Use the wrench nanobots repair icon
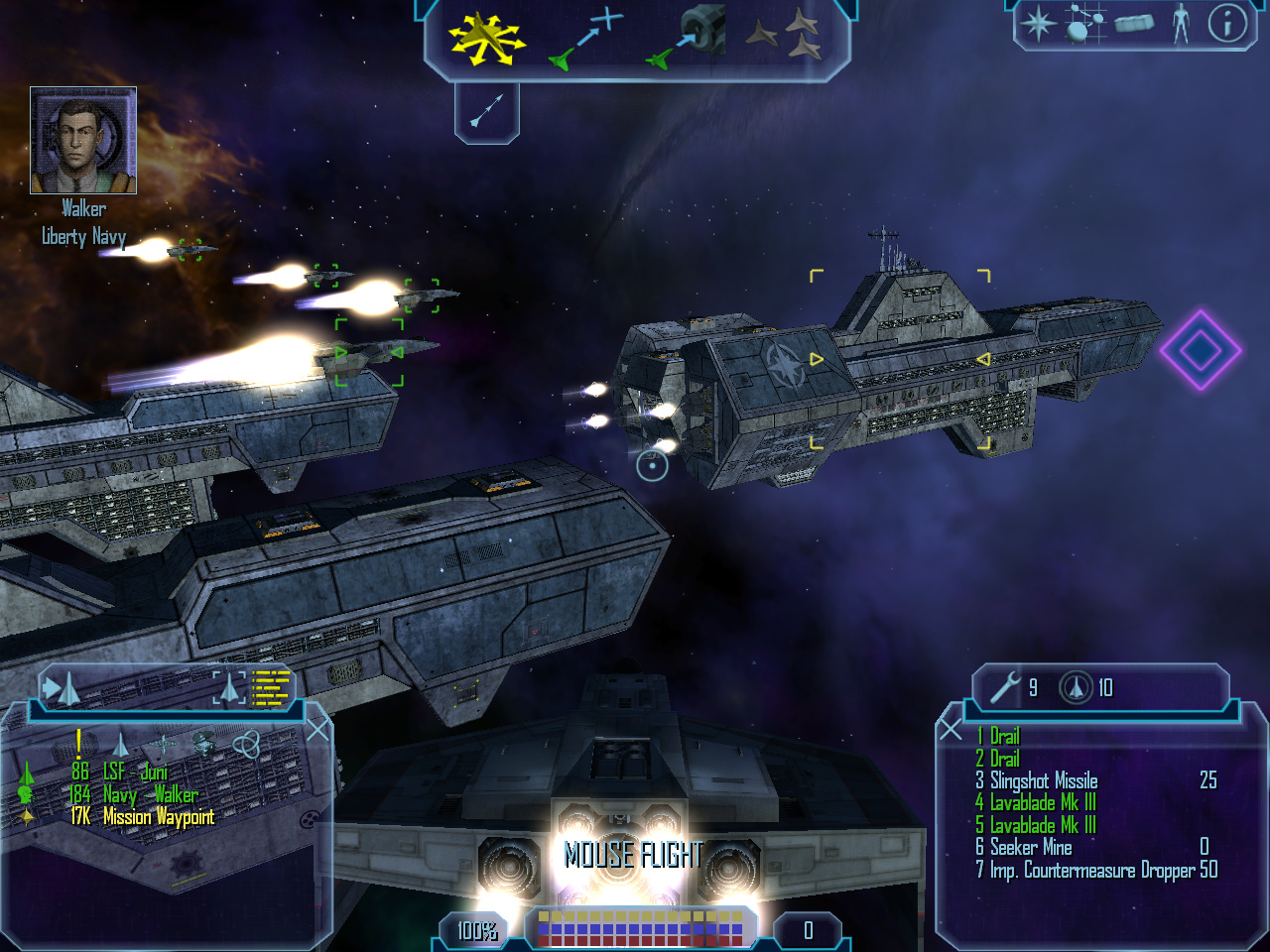 pyautogui.click(x=1006, y=686)
